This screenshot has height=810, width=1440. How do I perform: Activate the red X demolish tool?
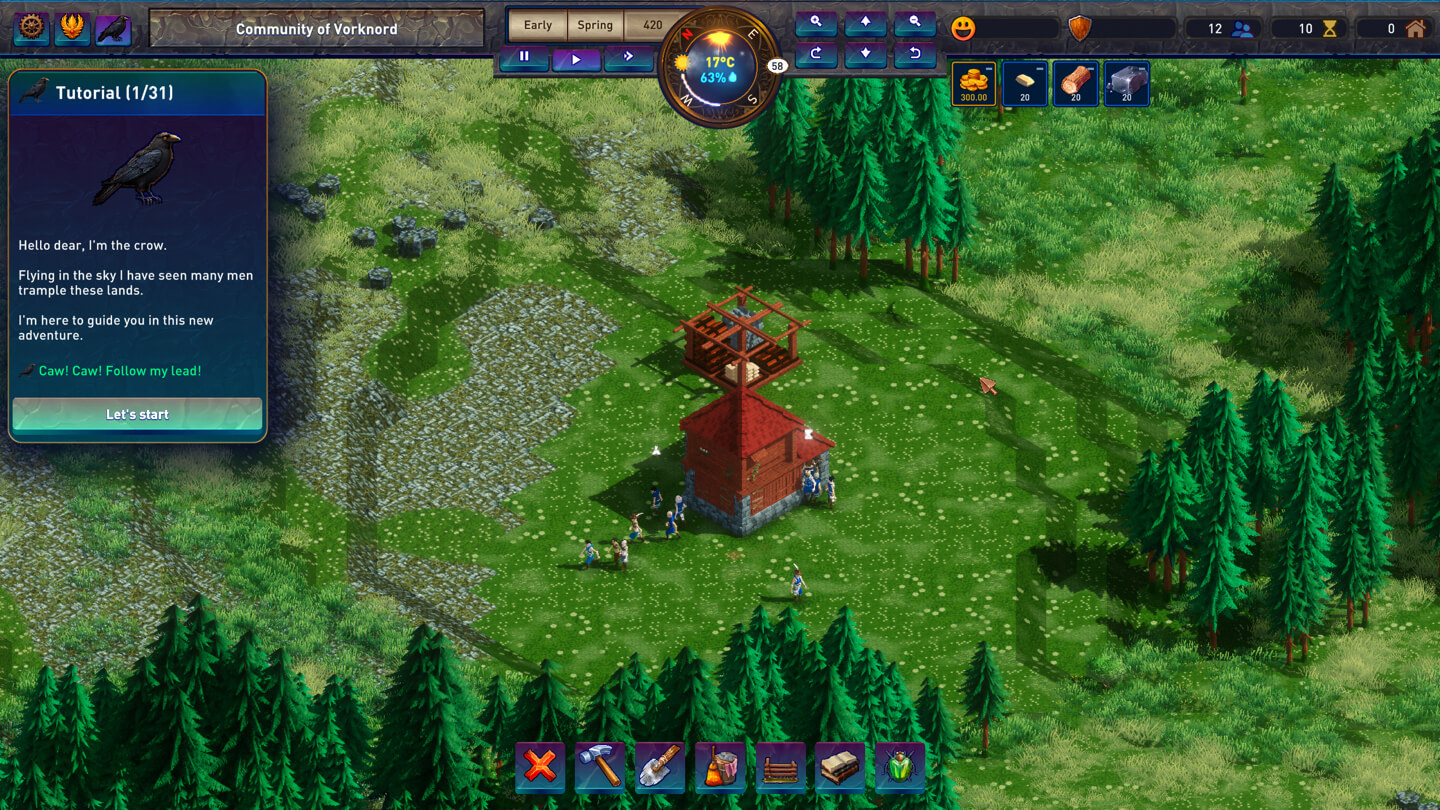coord(540,768)
